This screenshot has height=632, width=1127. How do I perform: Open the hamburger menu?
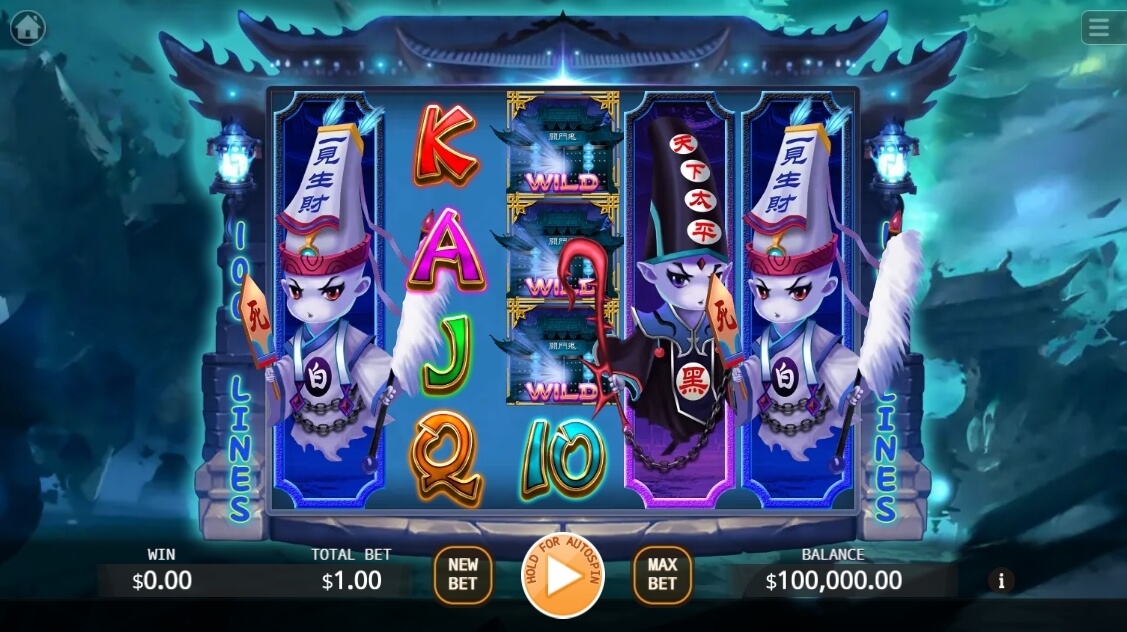(x=1099, y=28)
